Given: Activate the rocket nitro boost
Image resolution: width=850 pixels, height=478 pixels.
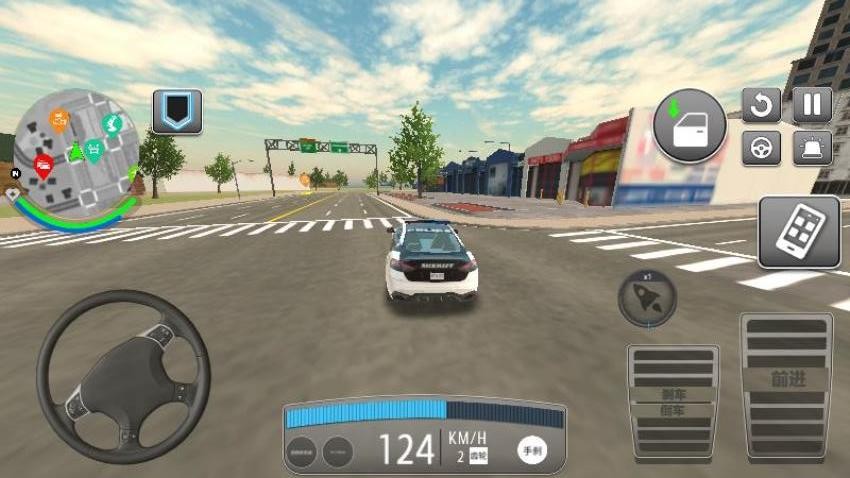Looking at the screenshot, I should tap(647, 298).
